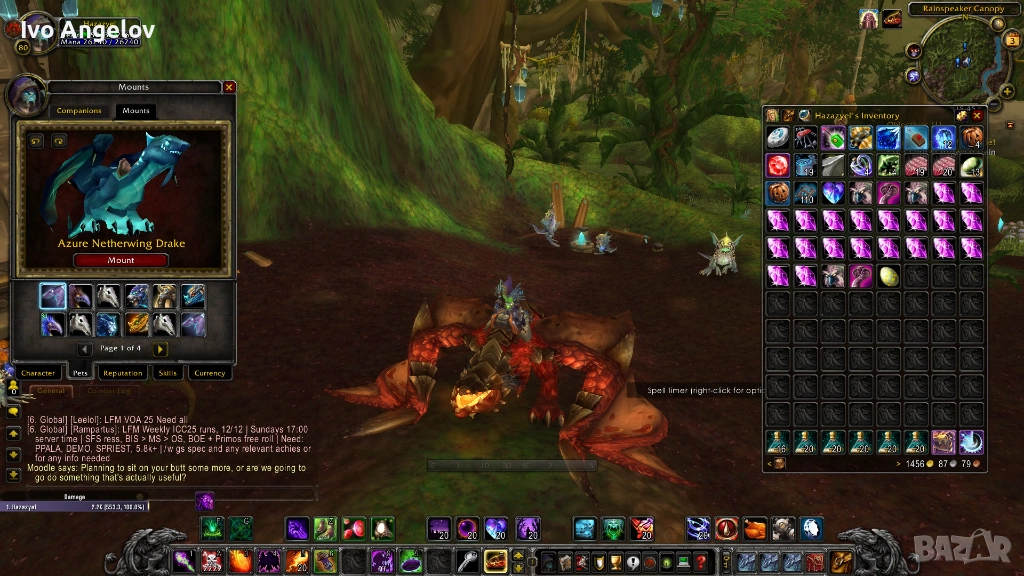Rotate mount model left
This screenshot has width=1024, height=576.
pyautogui.click(x=35, y=141)
